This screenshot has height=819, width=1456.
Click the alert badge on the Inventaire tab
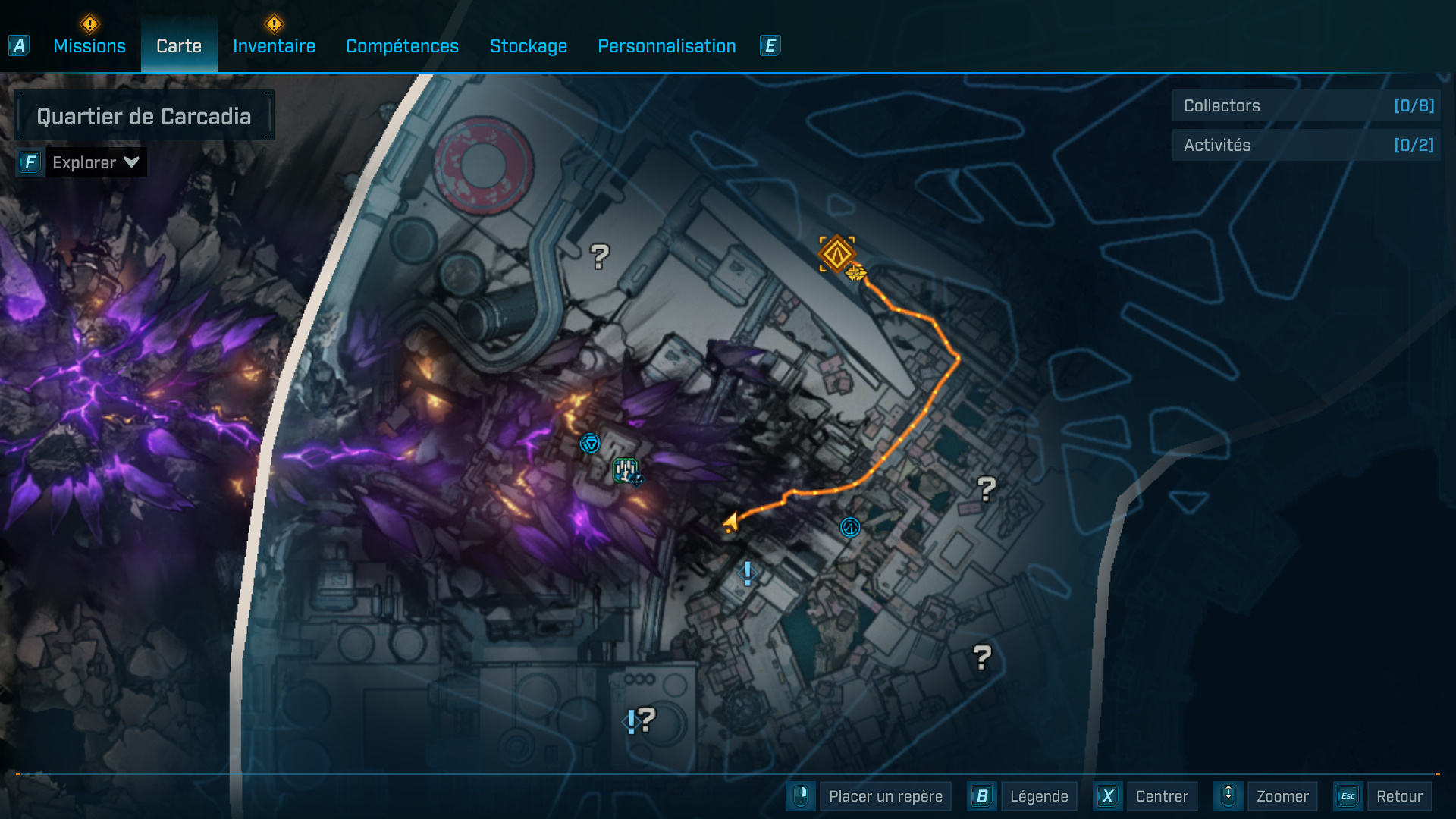tap(275, 24)
